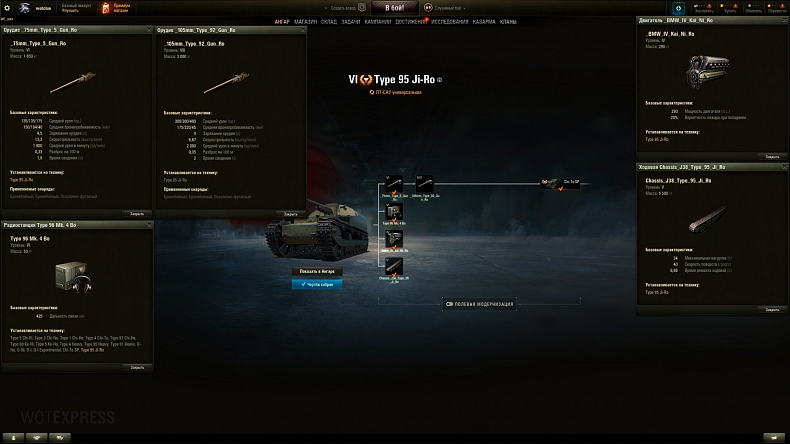Screen dimensions: 790x444
Task: Click 'Показать в Ангаре' button
Action: (x=317, y=271)
